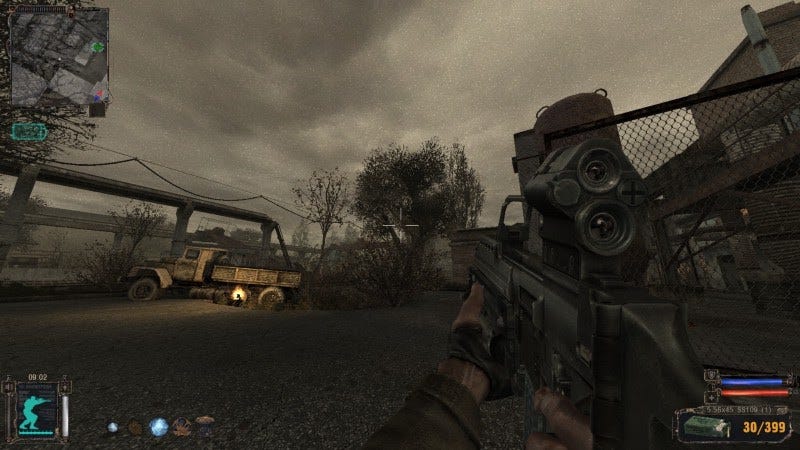This screenshot has width=800, height=450.
Task: Select the mushroom-shaped artifact icon
Action: click(x=206, y=423)
